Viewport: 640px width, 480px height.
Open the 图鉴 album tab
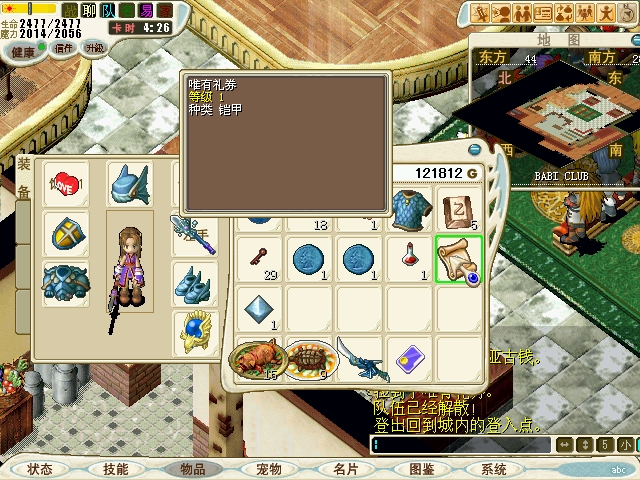(x=421, y=468)
